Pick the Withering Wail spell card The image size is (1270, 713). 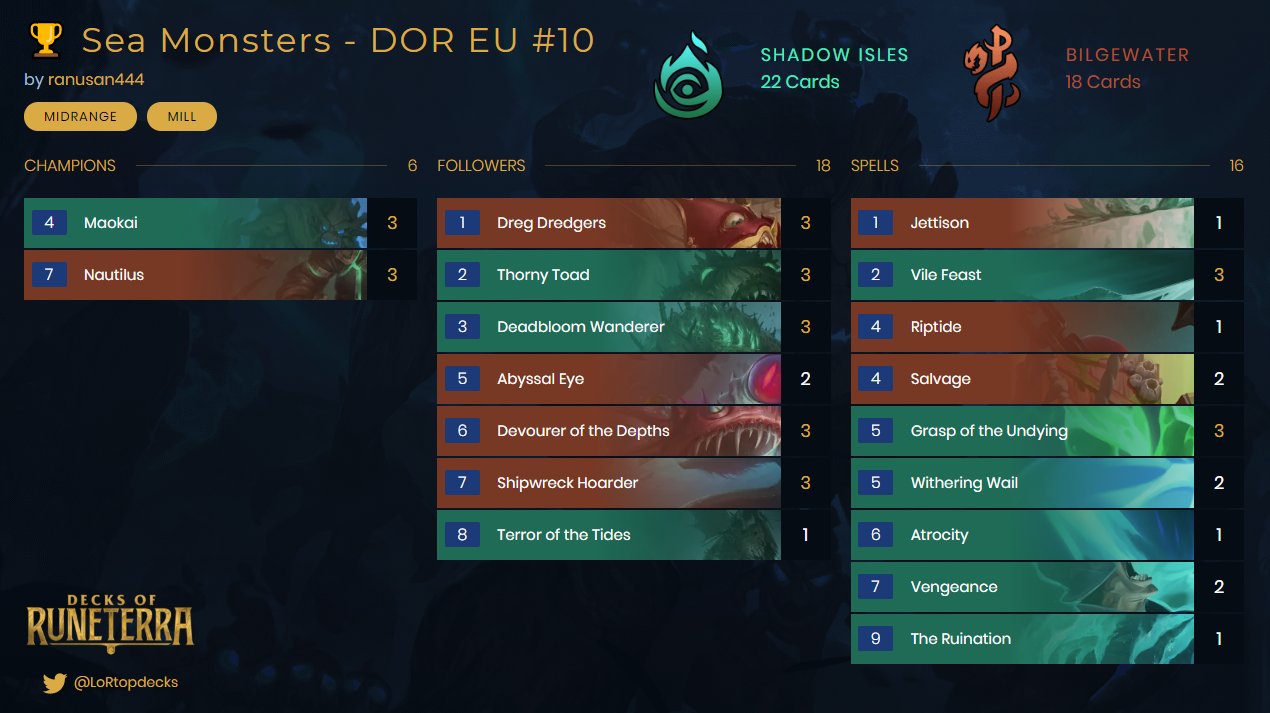(1021, 483)
